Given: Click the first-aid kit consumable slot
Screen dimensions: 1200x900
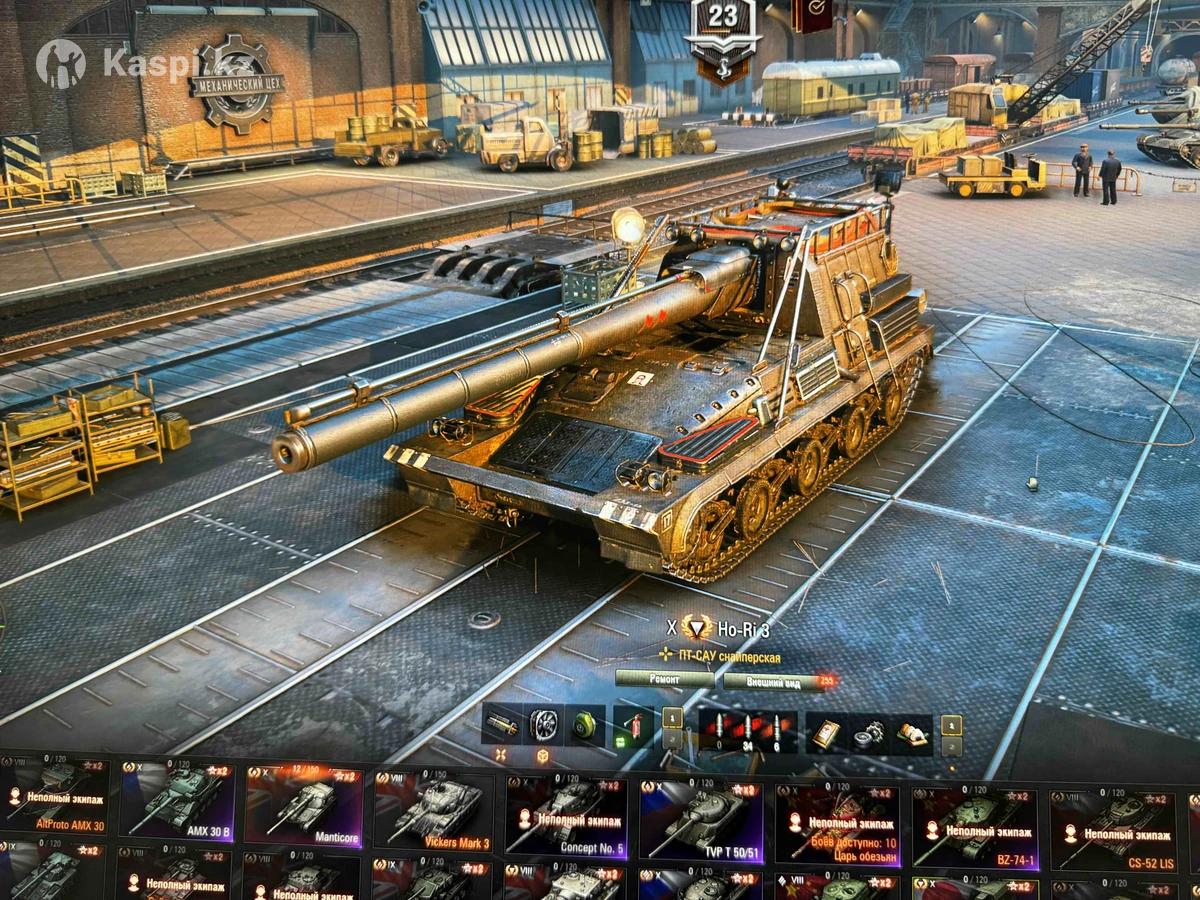Looking at the screenshot, I should (x=825, y=733).
